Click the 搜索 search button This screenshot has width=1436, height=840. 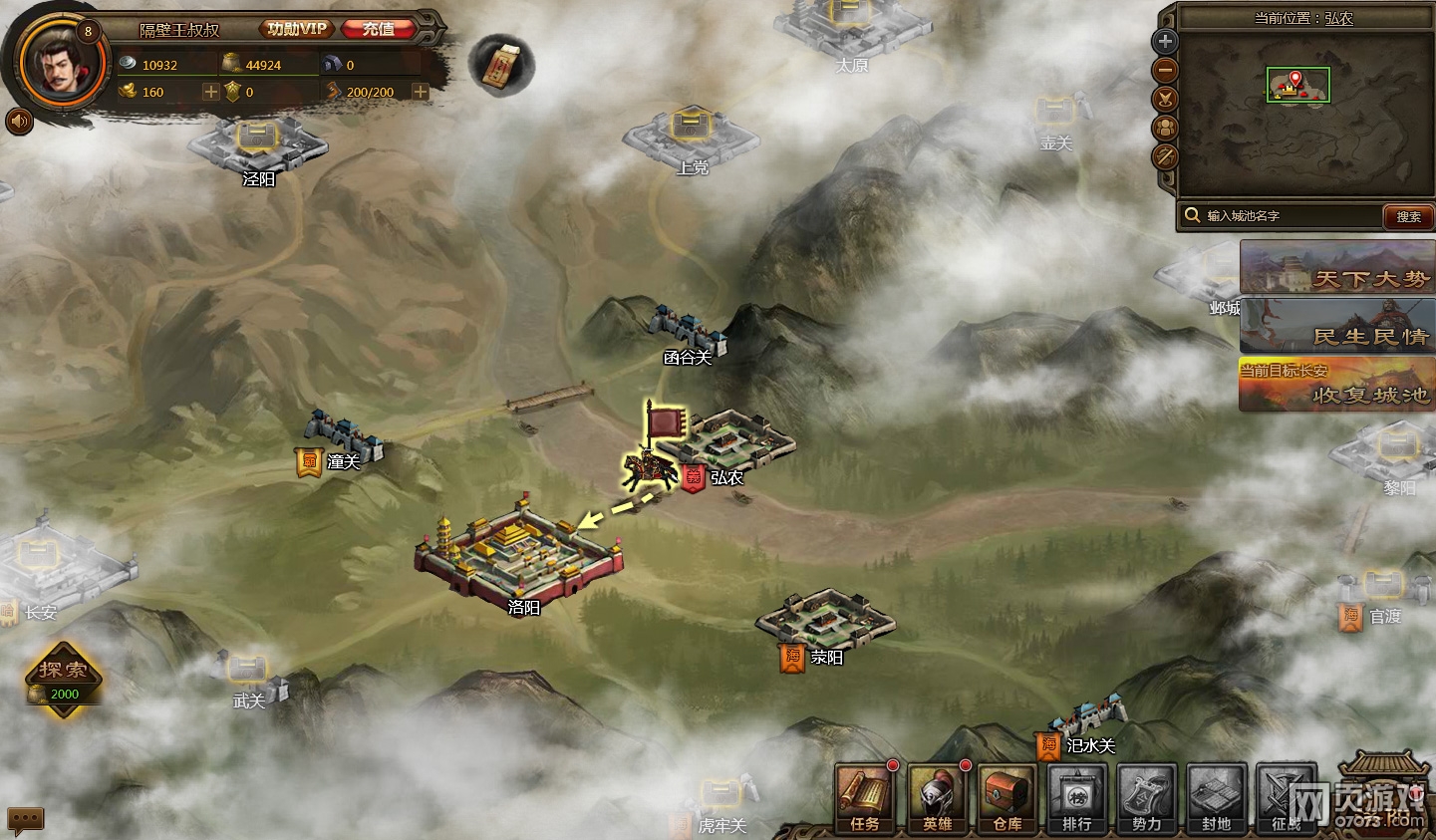1408,216
